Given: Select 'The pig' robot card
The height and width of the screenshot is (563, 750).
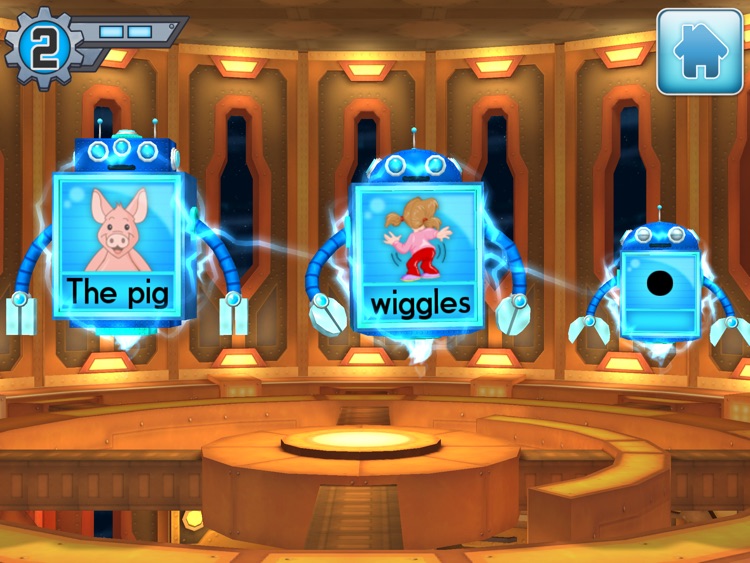Looking at the screenshot, I should tap(118, 244).
